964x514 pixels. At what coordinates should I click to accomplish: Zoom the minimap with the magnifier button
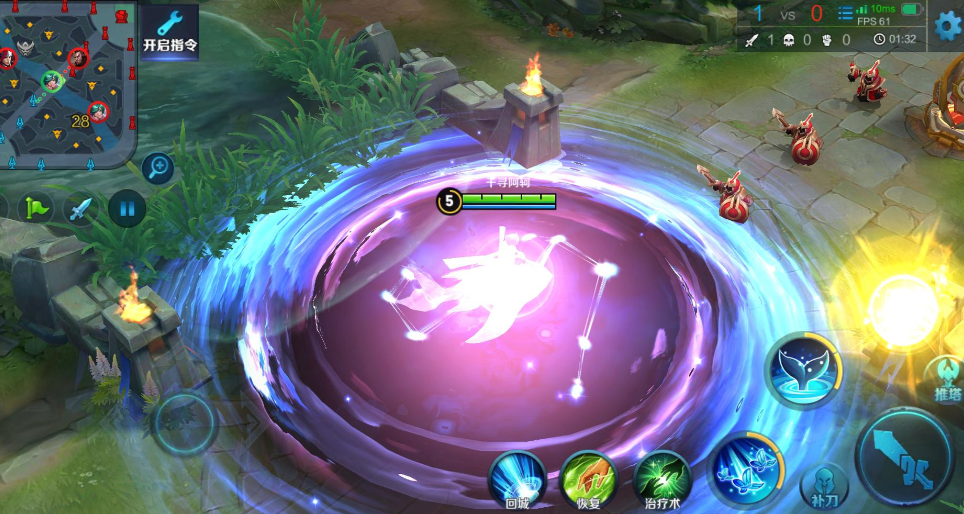point(157,168)
